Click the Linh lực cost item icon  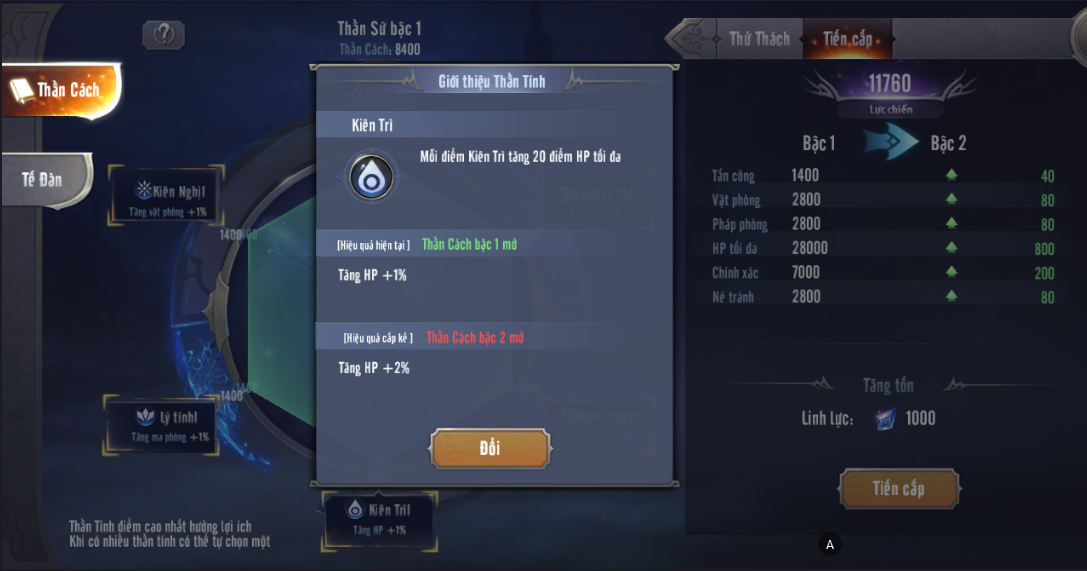coord(885,419)
